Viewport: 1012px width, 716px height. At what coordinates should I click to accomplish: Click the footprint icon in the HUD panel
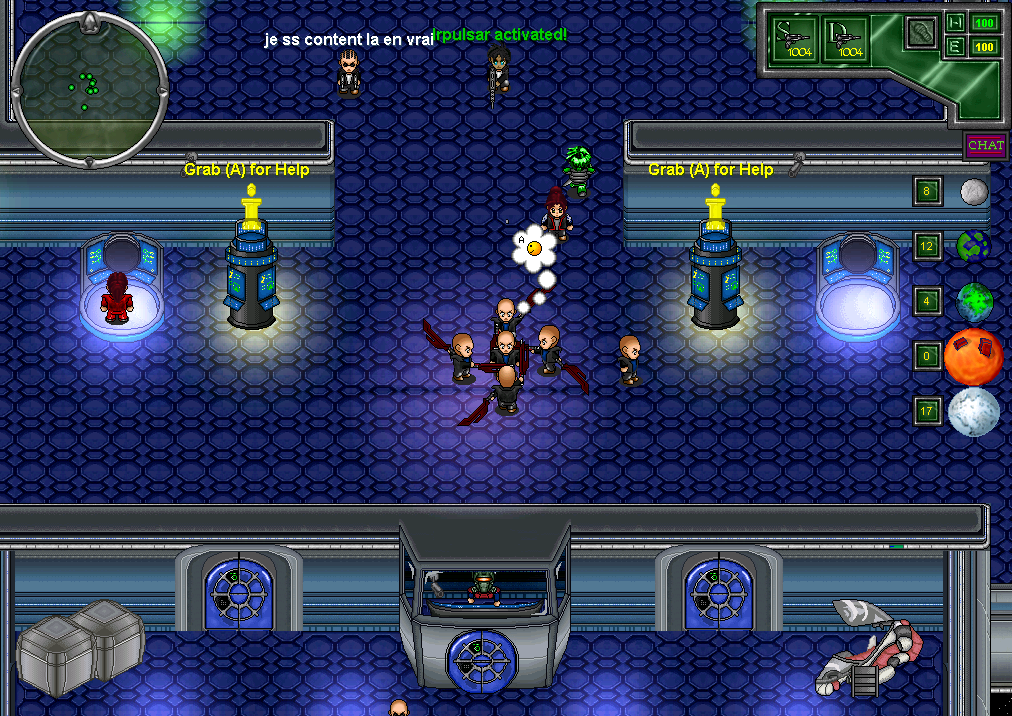coord(920,33)
